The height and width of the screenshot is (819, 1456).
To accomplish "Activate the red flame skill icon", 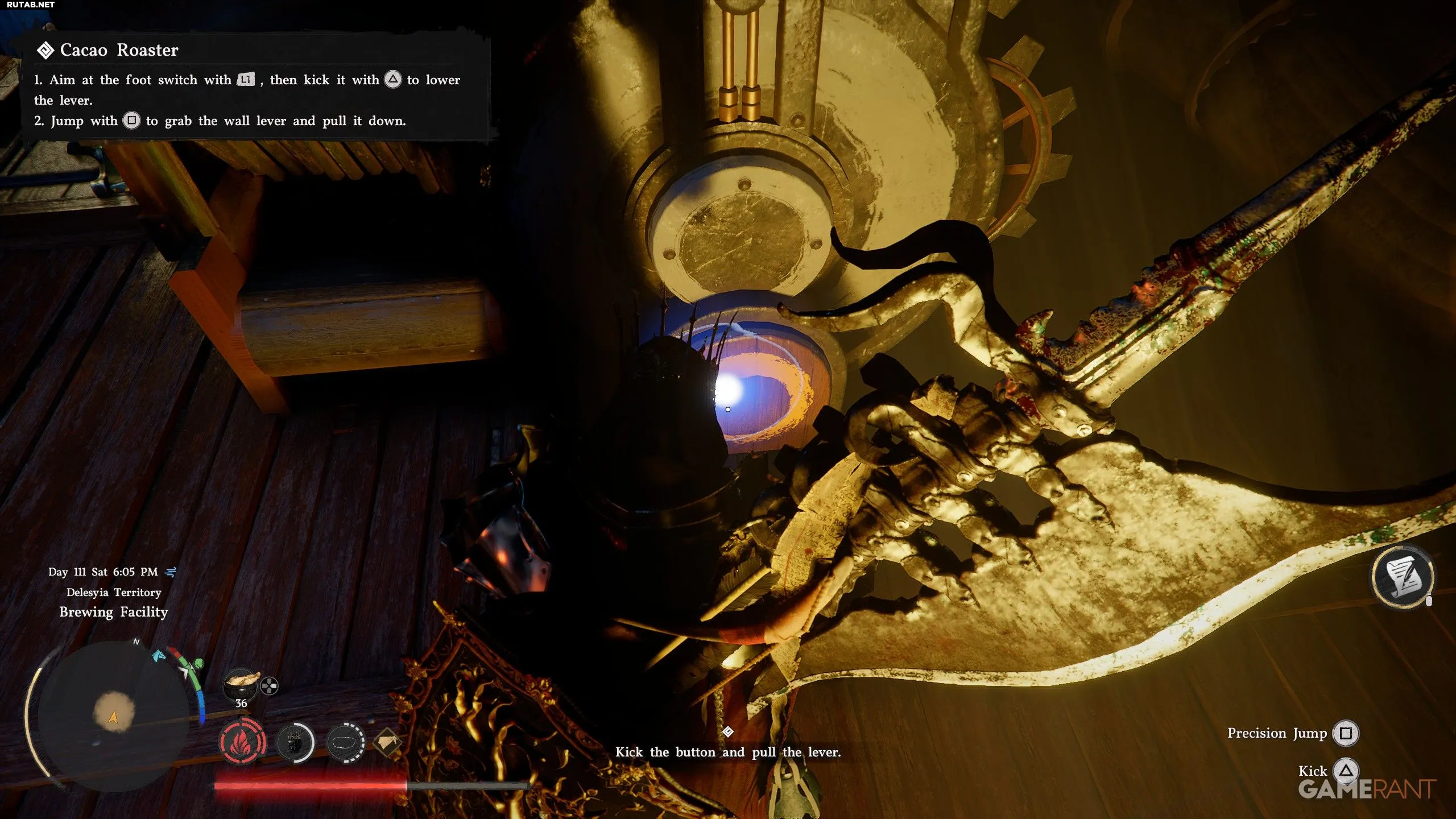I will coord(243,742).
